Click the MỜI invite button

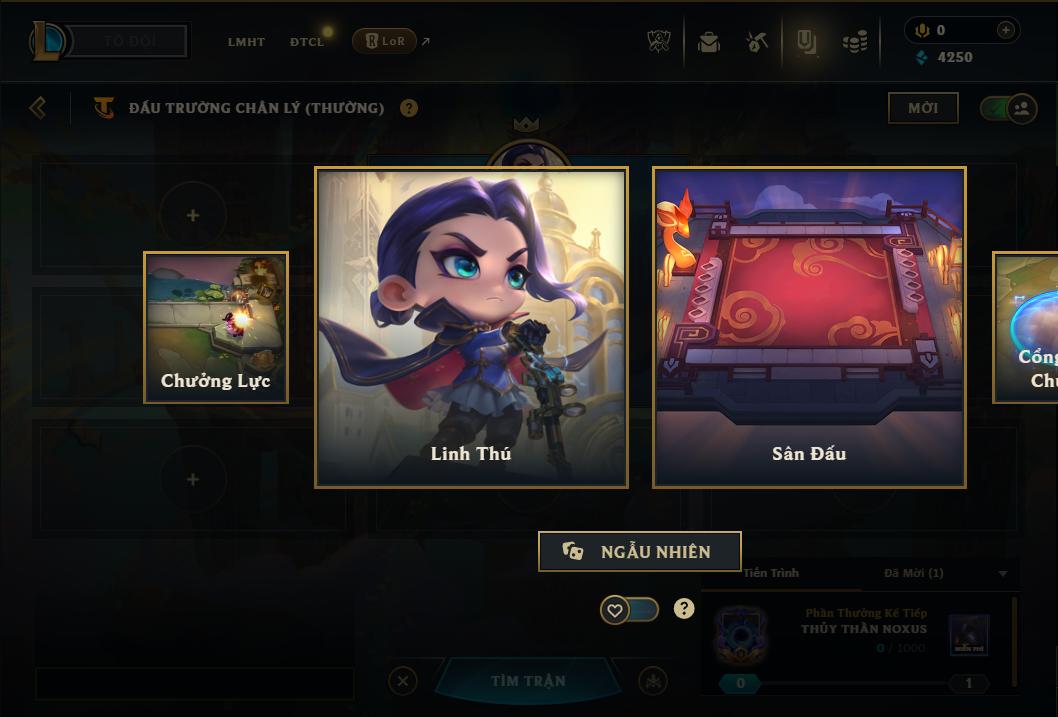pyautogui.click(x=923, y=108)
